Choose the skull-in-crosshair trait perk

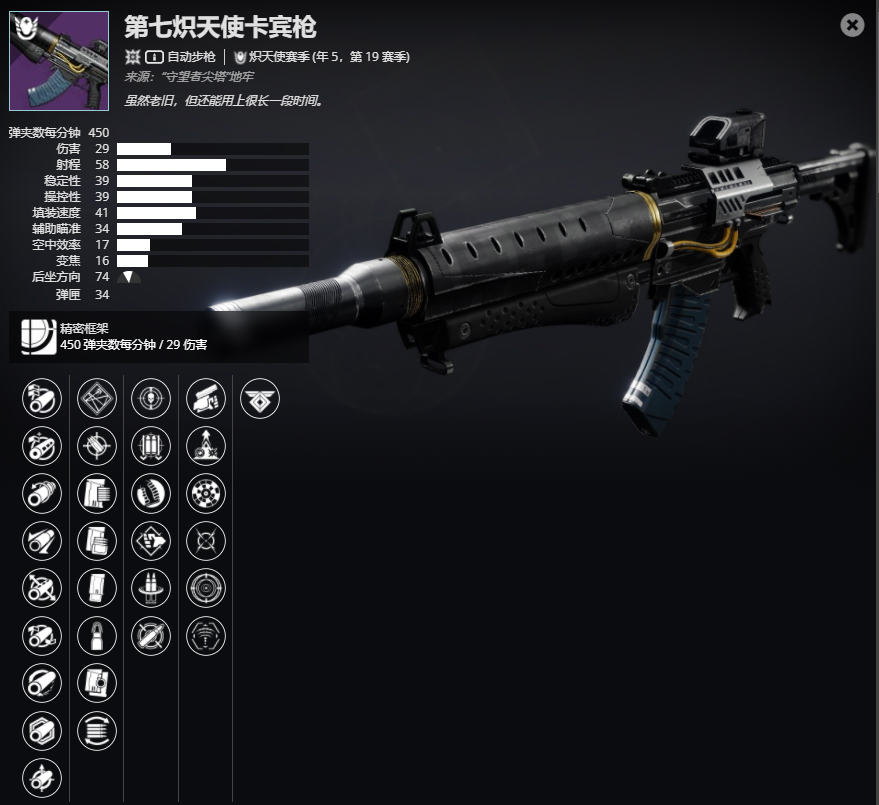tap(151, 399)
